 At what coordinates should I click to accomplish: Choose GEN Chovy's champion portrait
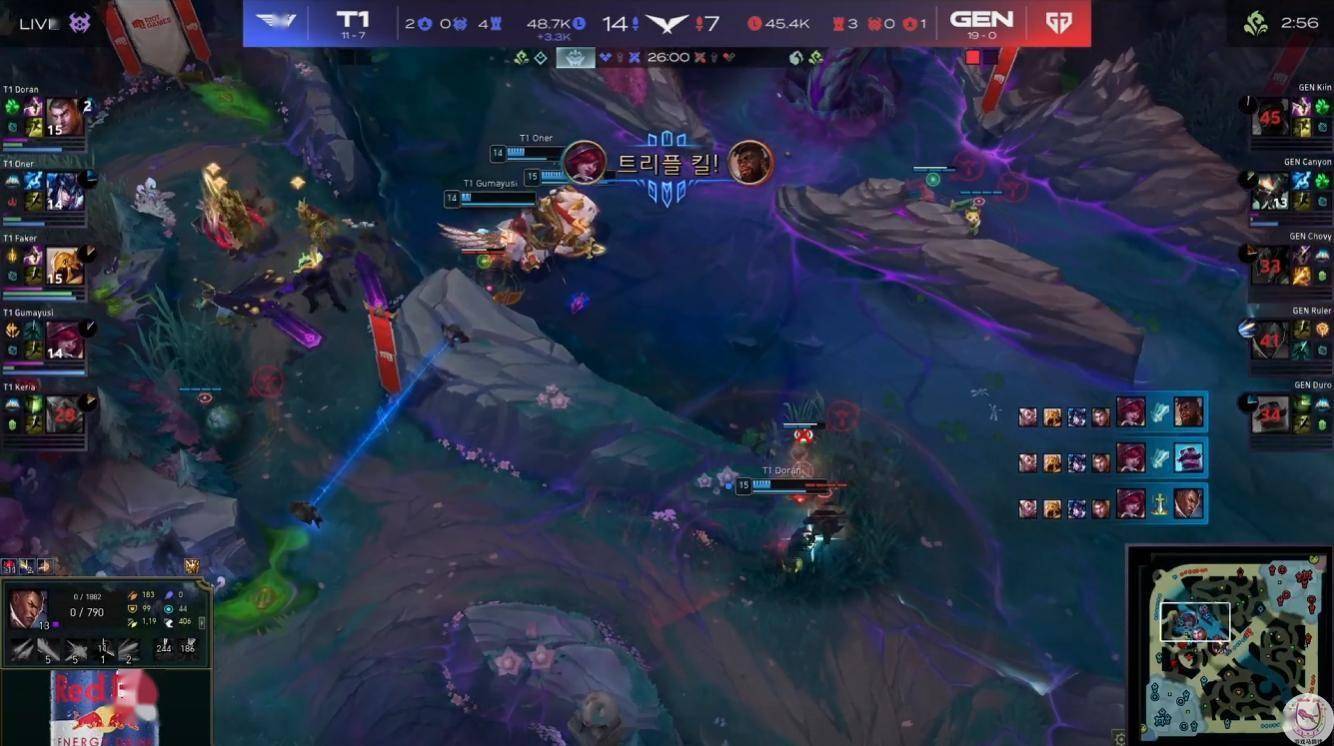click(1270, 265)
